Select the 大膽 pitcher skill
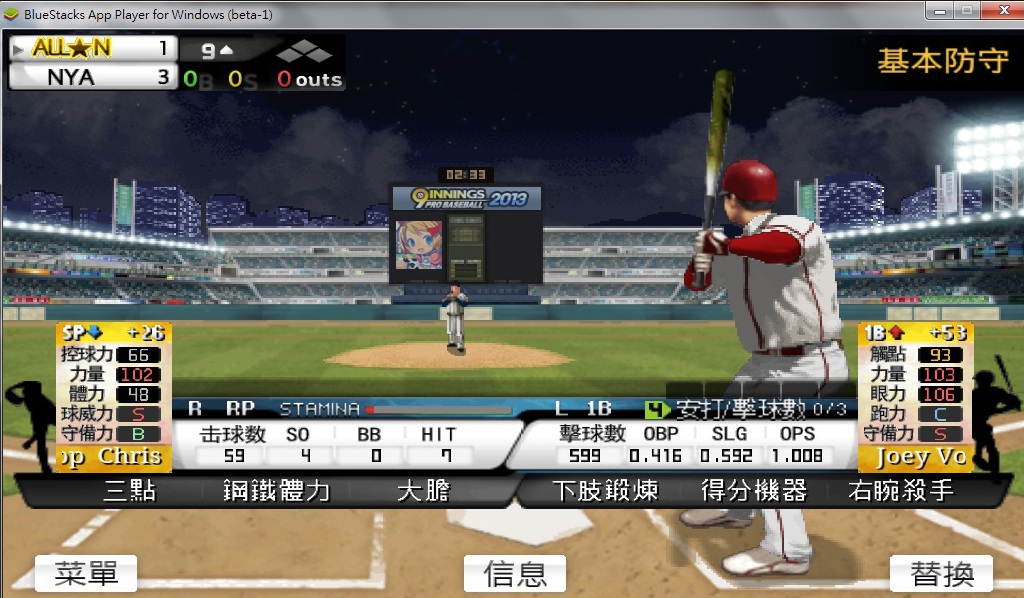 pyautogui.click(x=423, y=491)
